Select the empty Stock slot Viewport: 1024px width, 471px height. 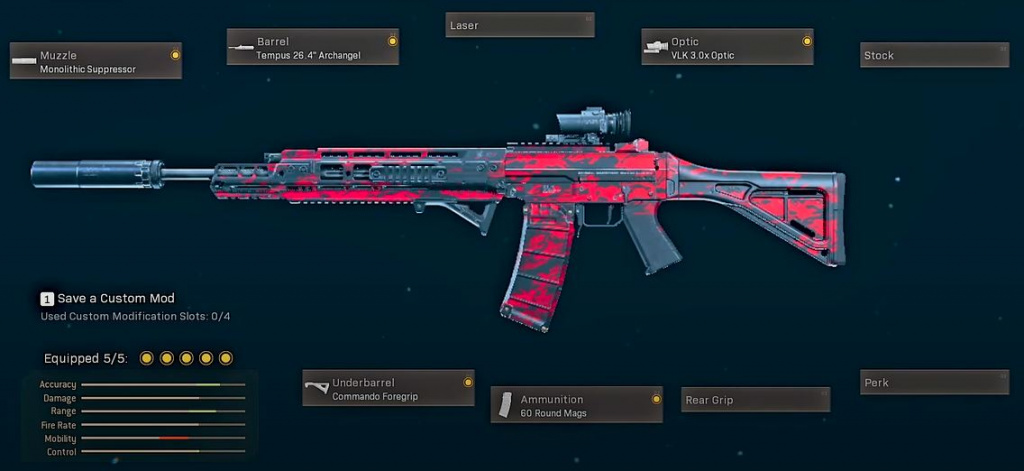click(x=935, y=55)
